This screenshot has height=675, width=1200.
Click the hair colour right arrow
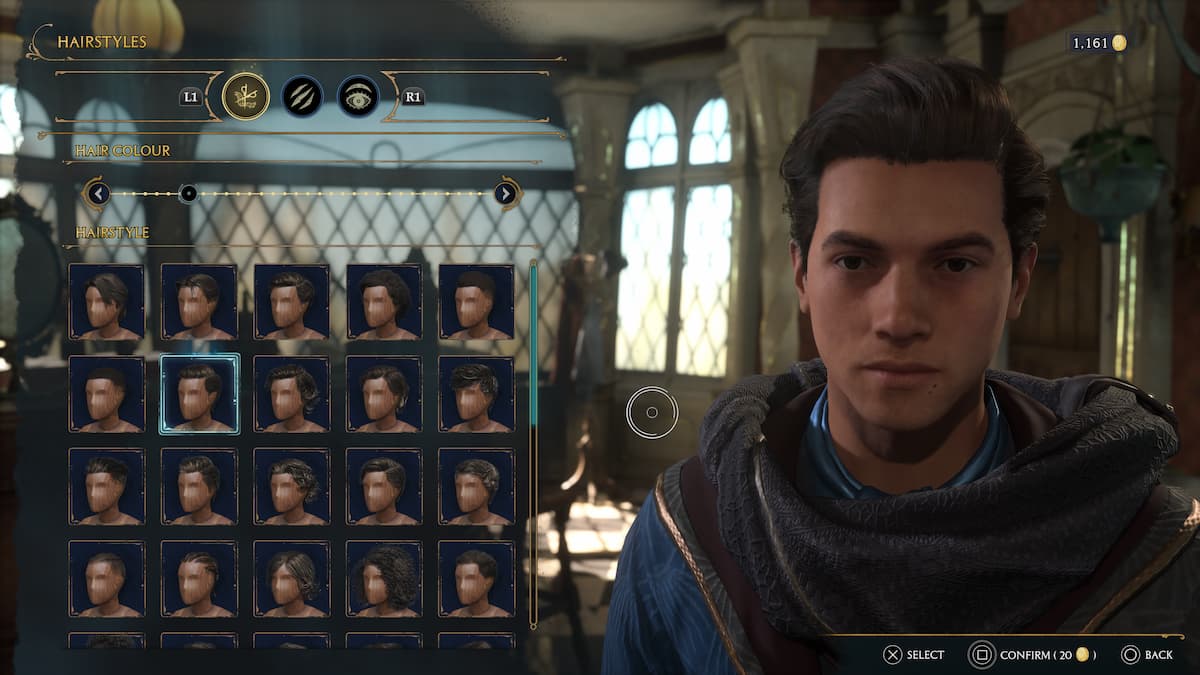click(506, 193)
